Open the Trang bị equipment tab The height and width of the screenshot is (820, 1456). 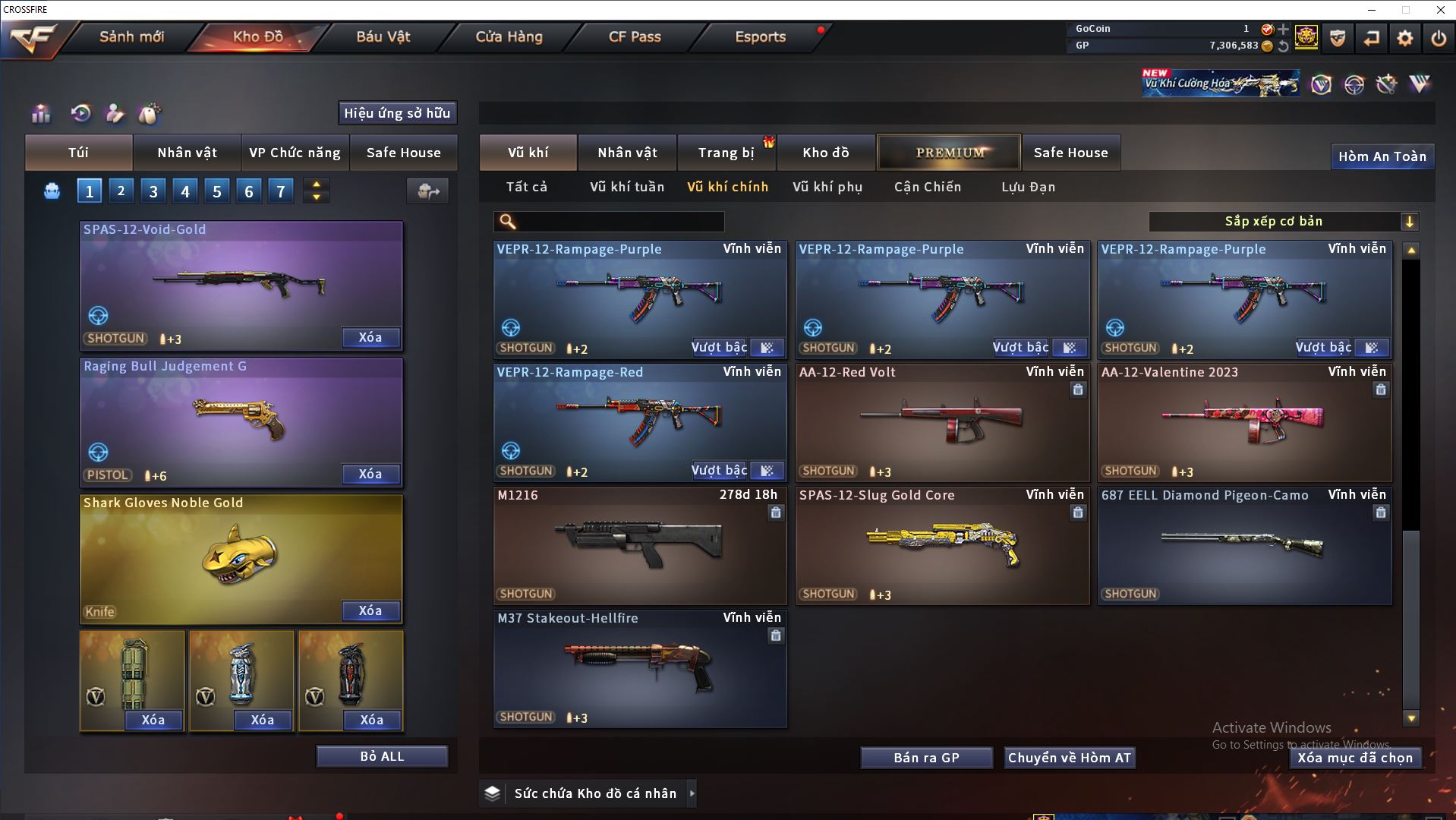(726, 153)
